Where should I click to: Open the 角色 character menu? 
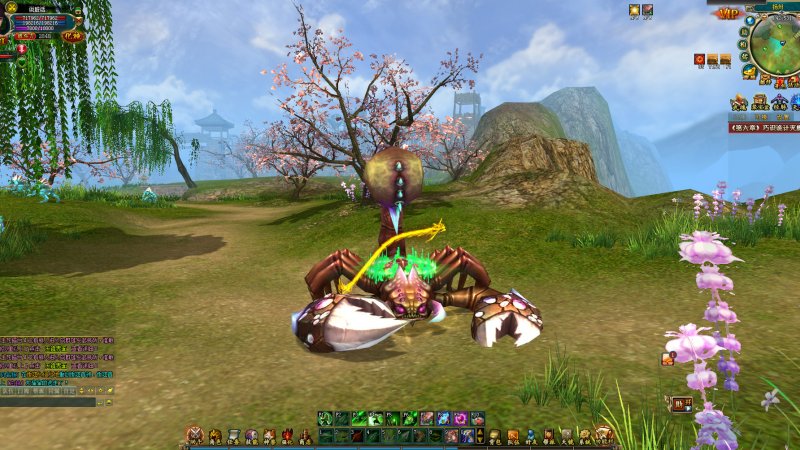[214, 435]
